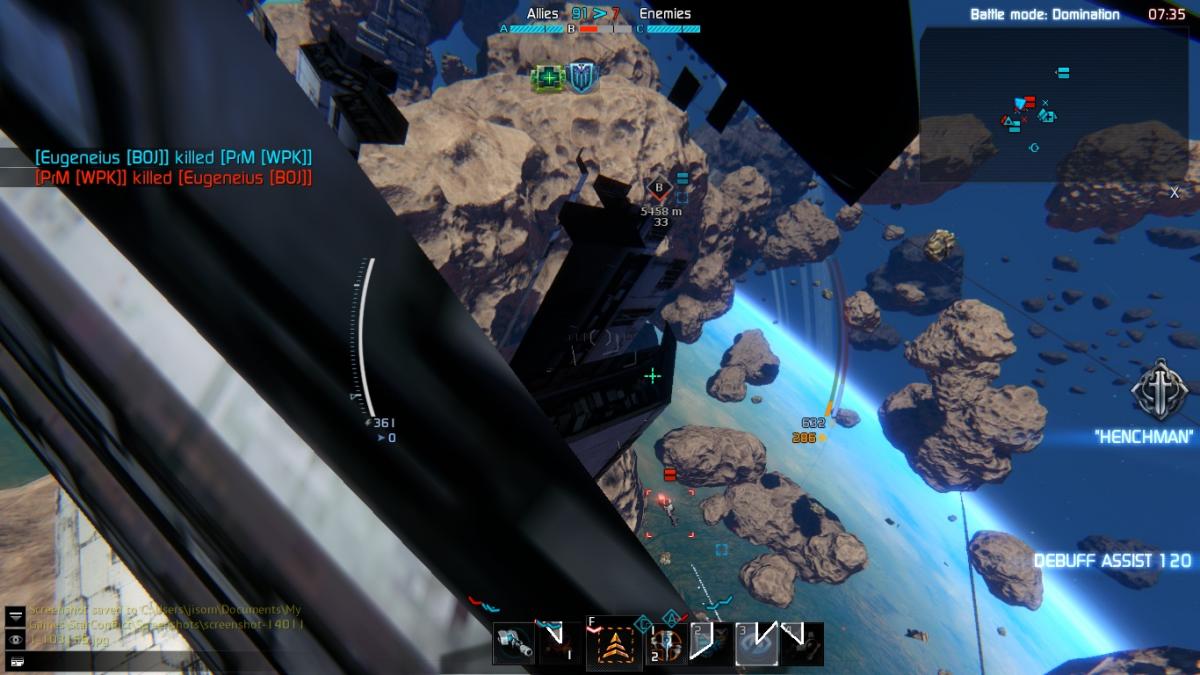Select the main gun weapon slot
The image size is (1200, 675).
[x=514, y=644]
